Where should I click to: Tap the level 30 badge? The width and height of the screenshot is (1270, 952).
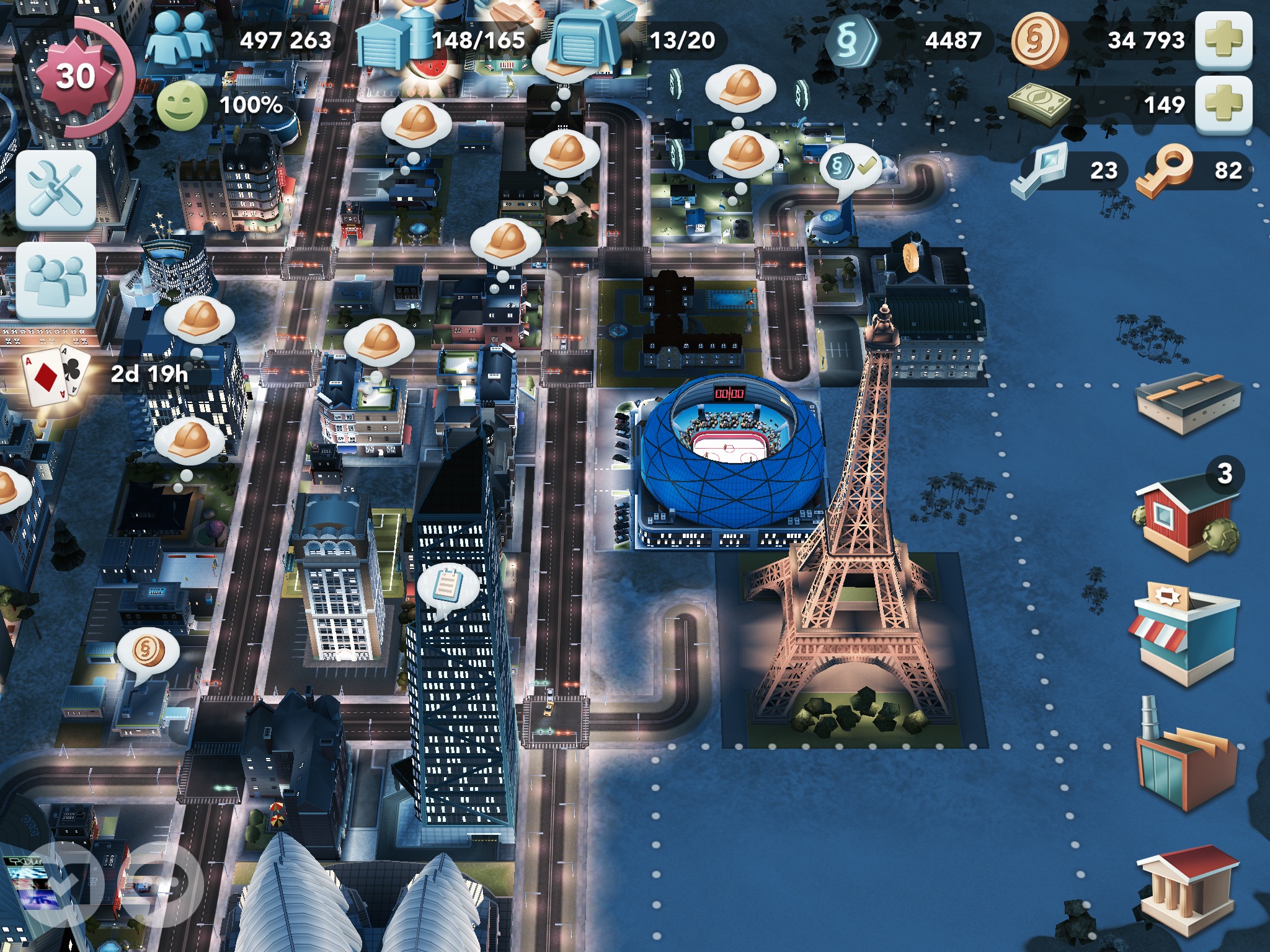pyautogui.click(x=76, y=76)
